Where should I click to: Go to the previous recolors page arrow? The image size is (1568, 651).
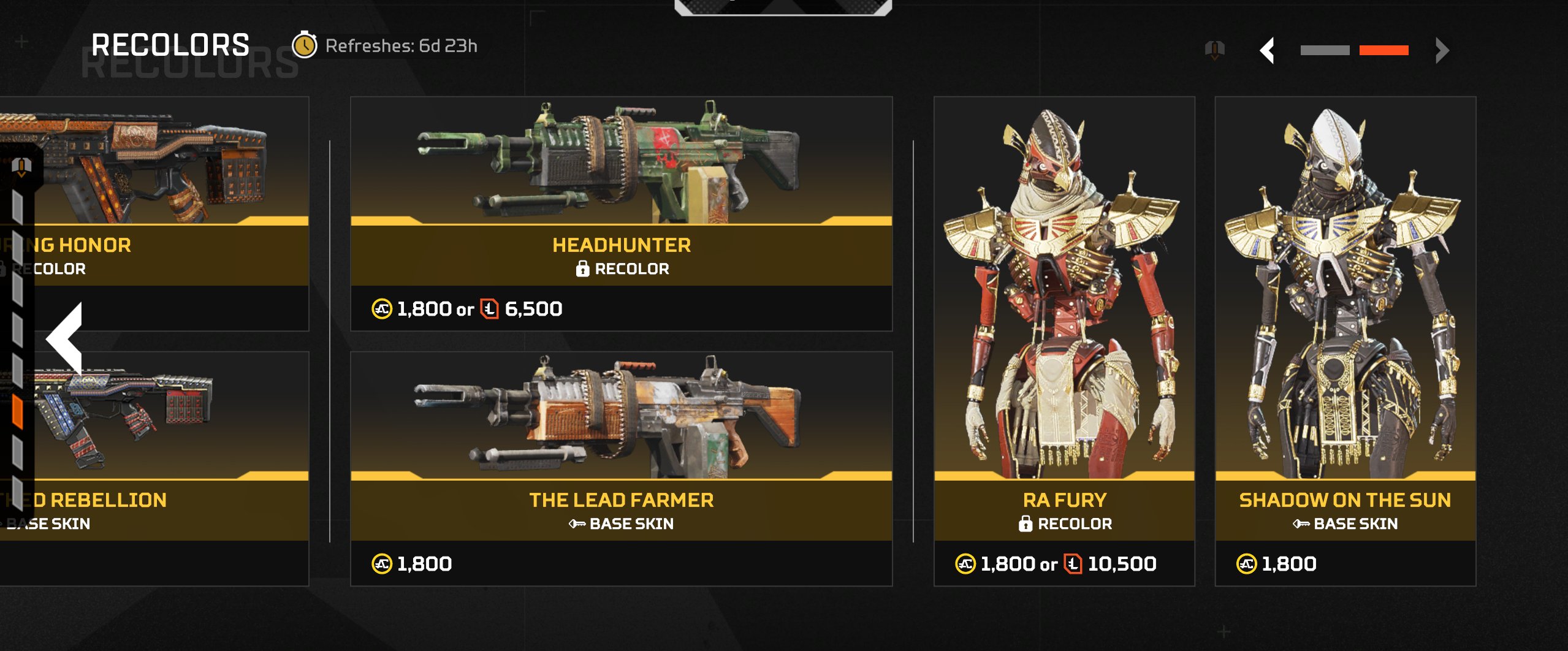1268,50
